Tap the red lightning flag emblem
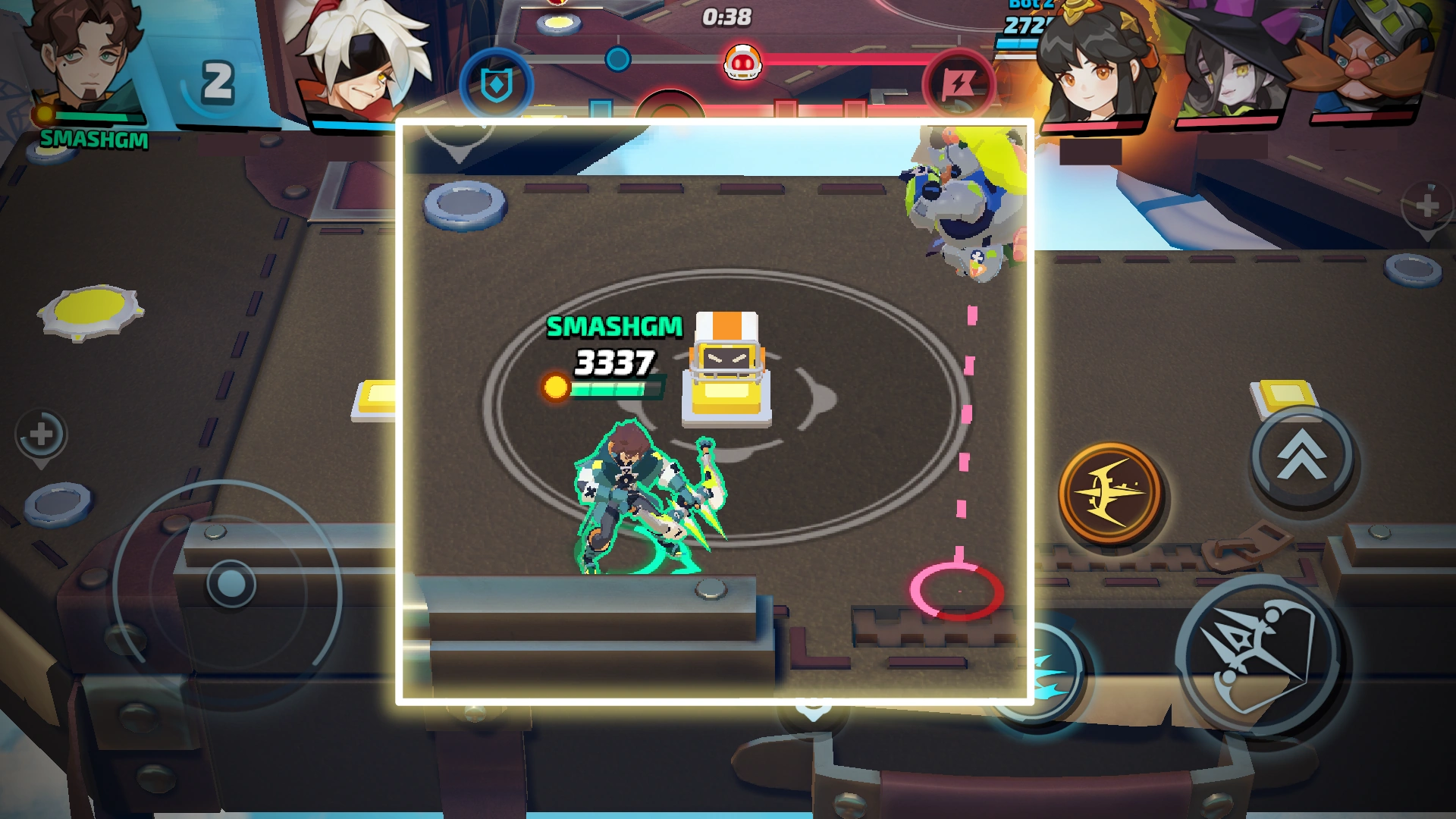Image resolution: width=1456 pixels, height=819 pixels. [959, 85]
